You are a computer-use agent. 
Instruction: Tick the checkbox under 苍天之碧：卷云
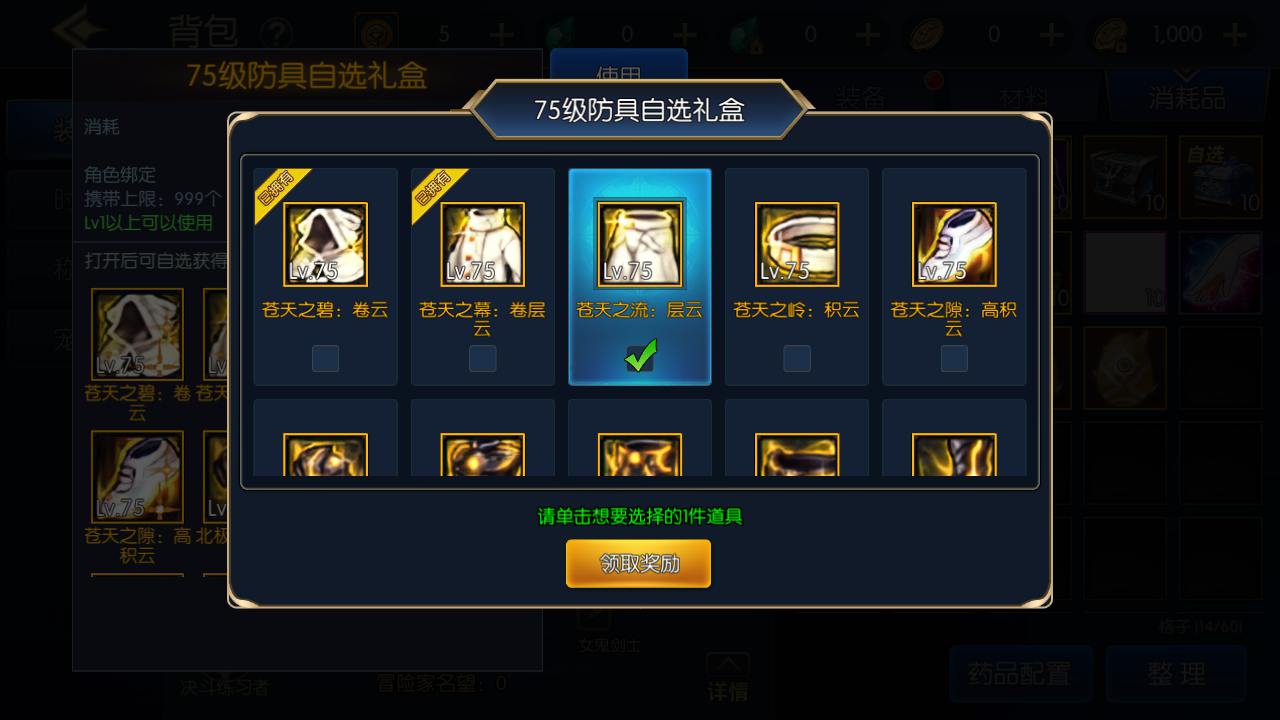click(x=325, y=358)
